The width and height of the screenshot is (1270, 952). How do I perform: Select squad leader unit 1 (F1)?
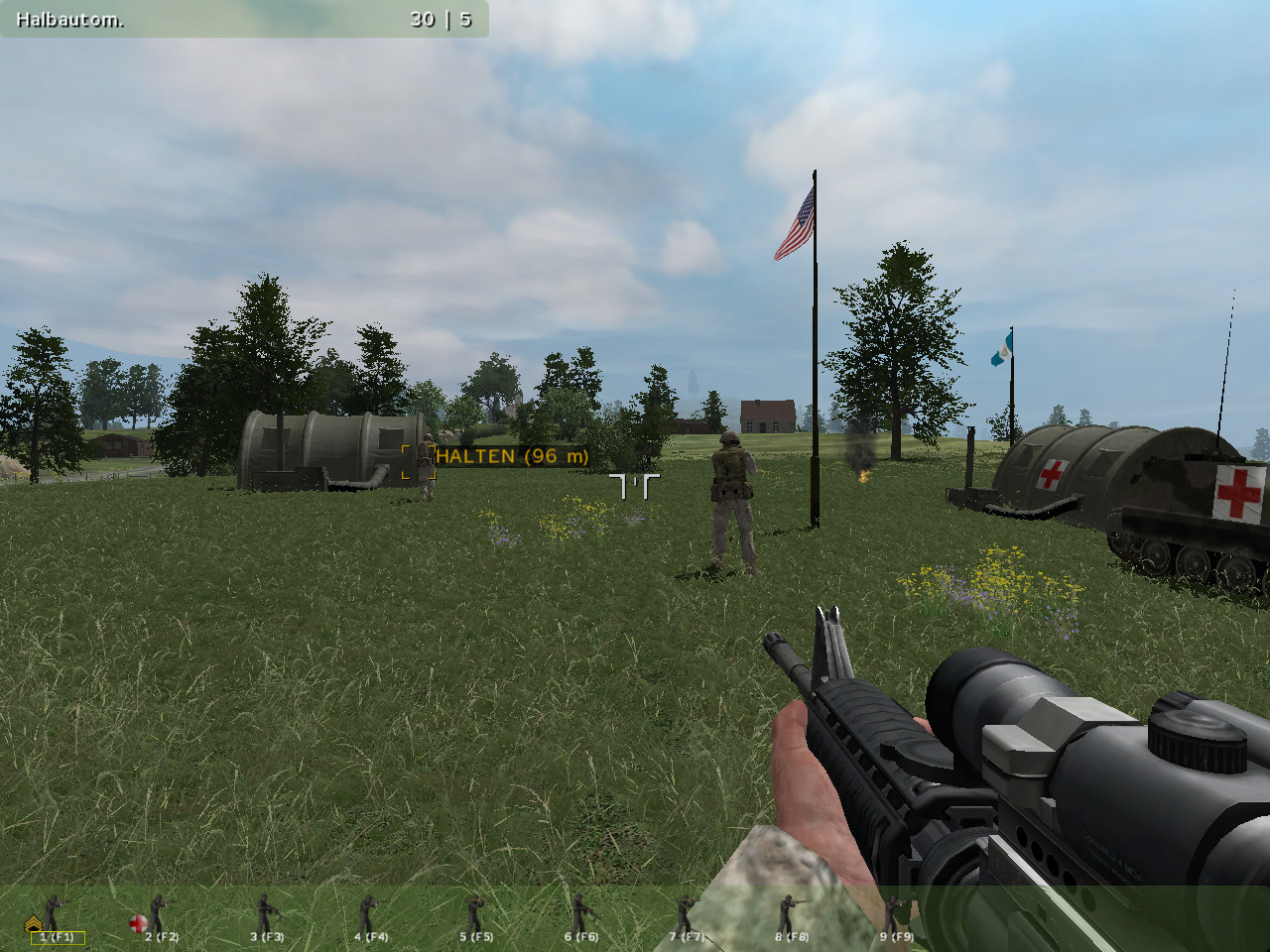(56, 918)
